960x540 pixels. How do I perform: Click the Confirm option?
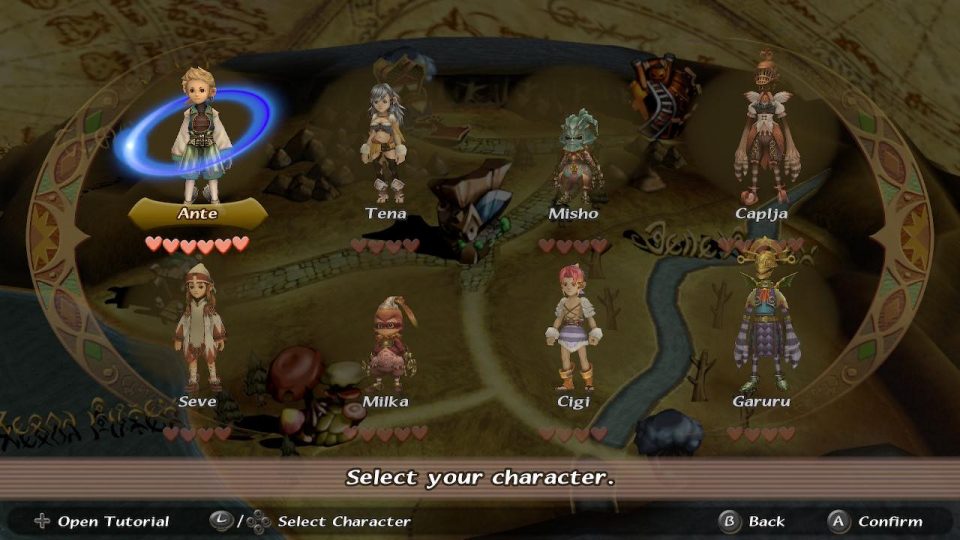point(875,521)
